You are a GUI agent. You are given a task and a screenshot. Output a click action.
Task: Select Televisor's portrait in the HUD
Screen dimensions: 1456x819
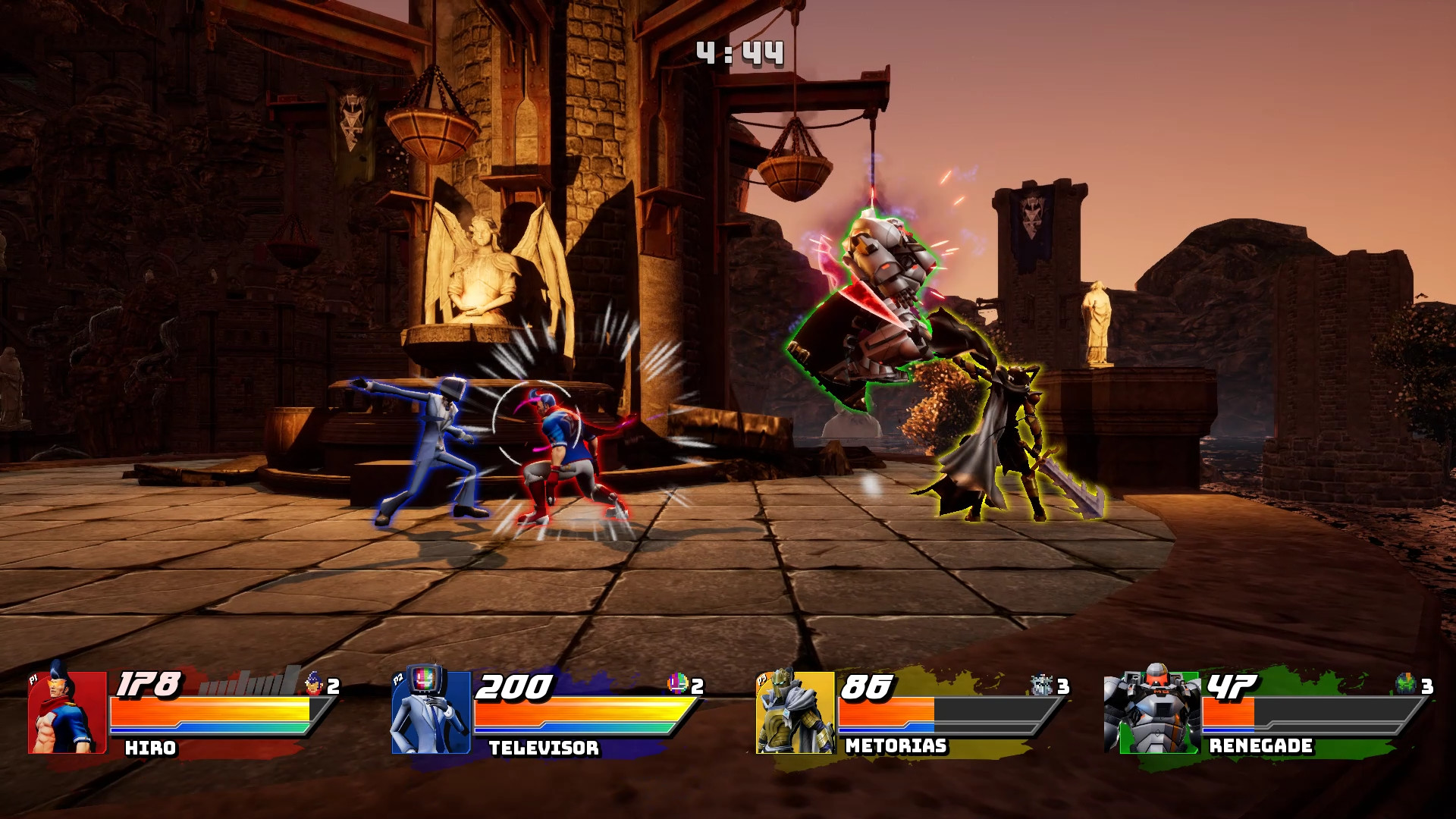click(430, 711)
